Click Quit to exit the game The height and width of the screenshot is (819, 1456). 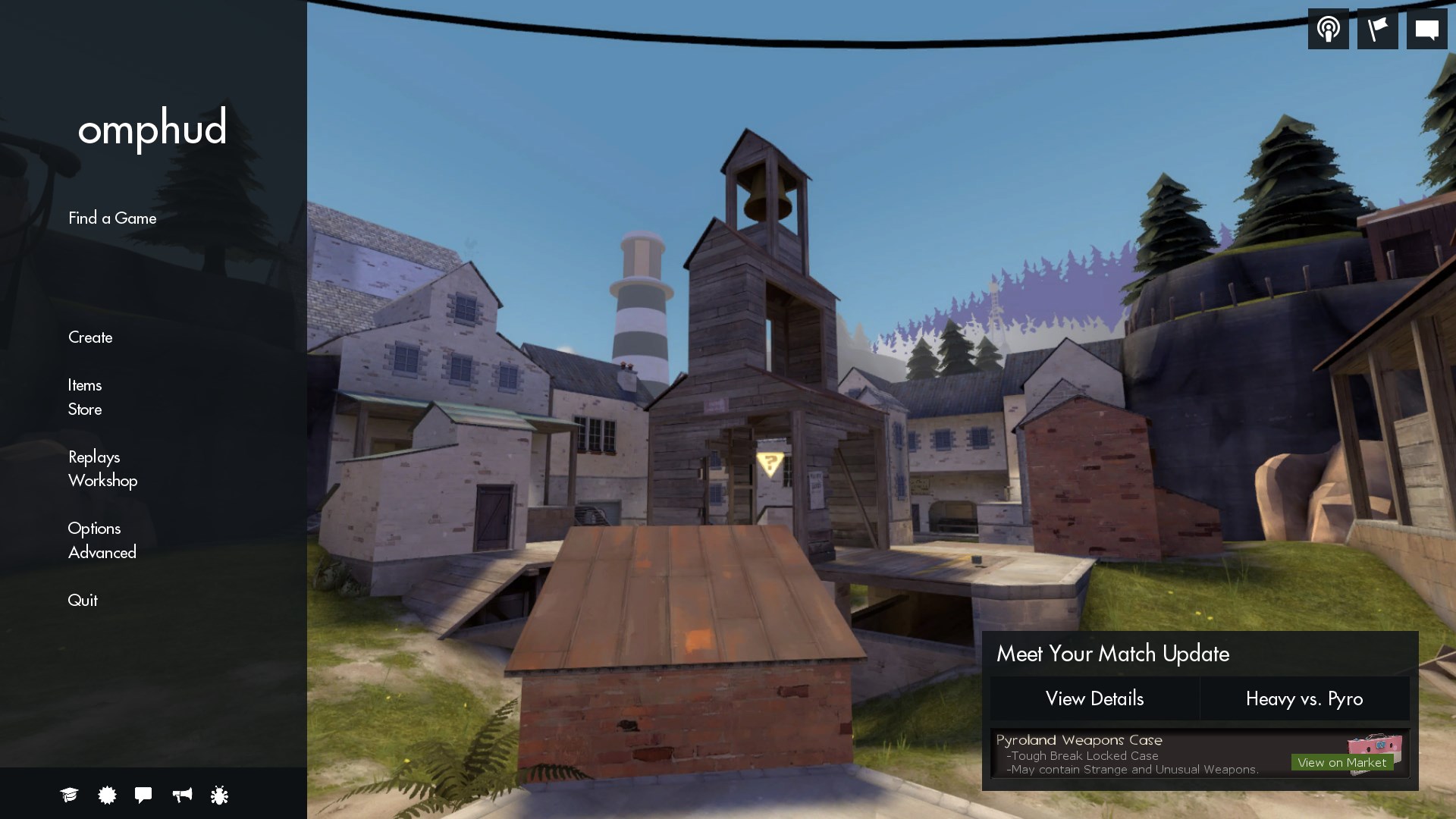(83, 600)
